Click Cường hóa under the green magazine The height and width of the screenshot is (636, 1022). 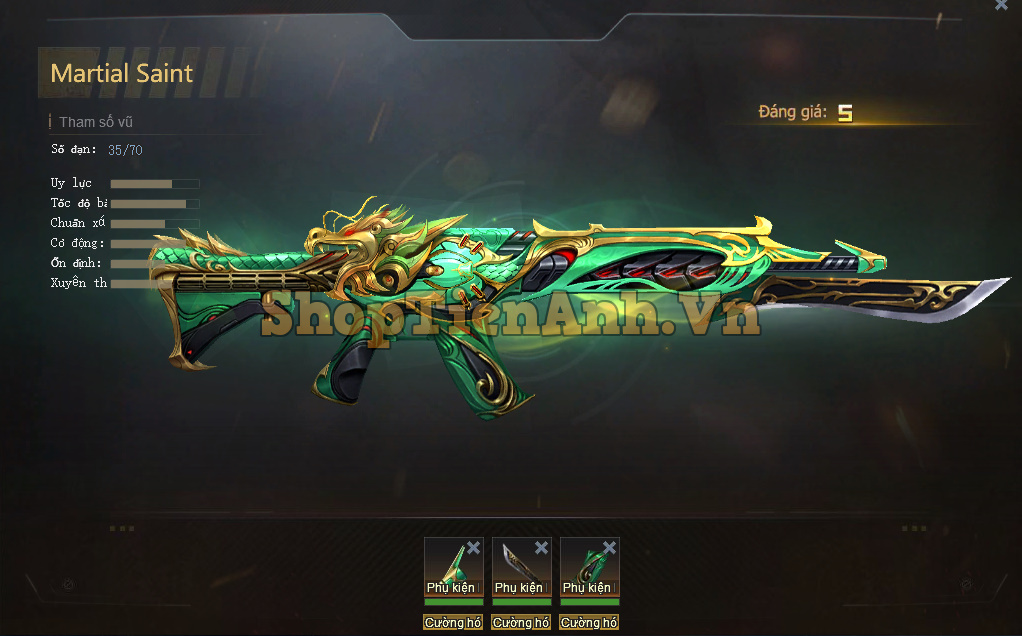(589, 622)
